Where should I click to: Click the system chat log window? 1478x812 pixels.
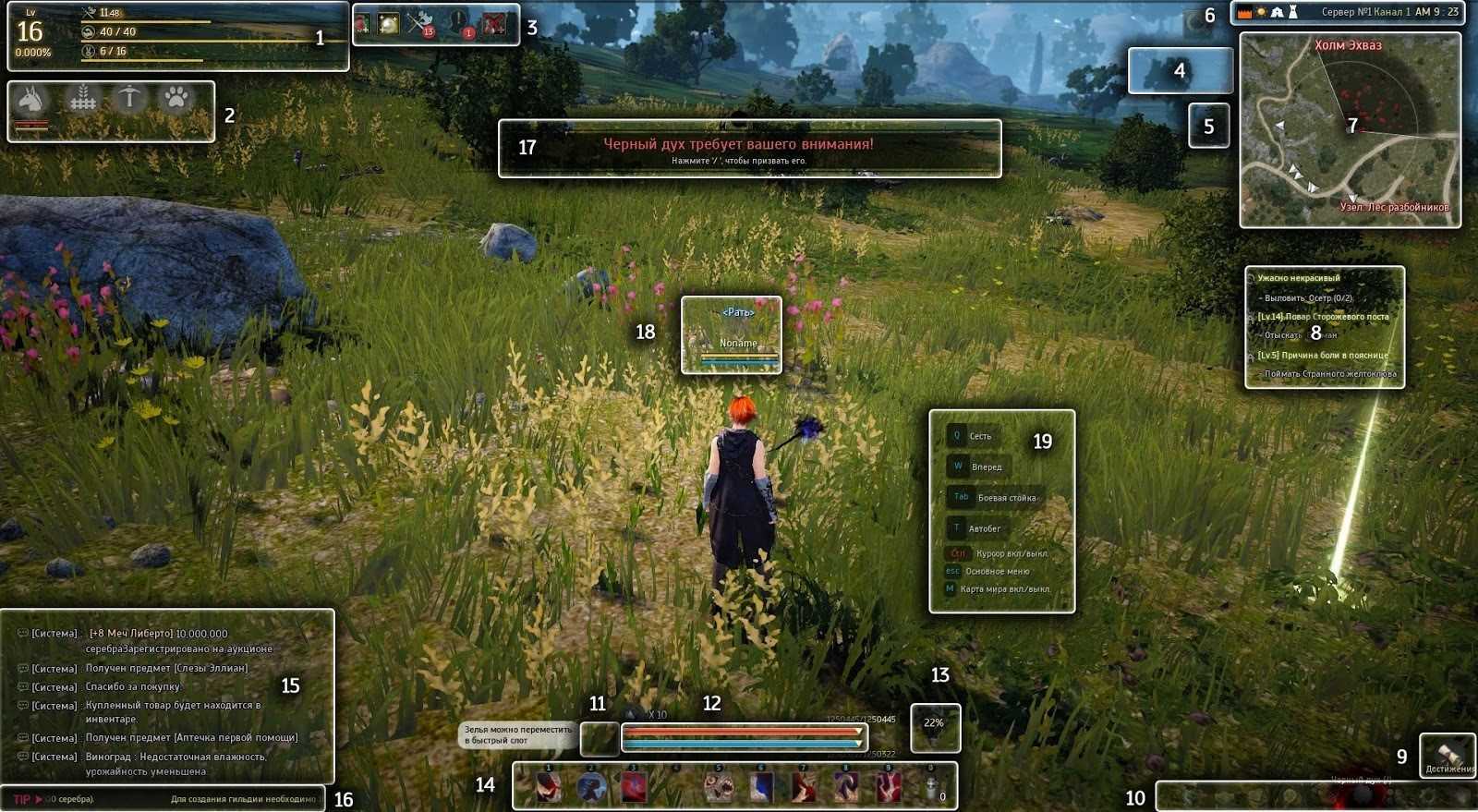(166, 697)
